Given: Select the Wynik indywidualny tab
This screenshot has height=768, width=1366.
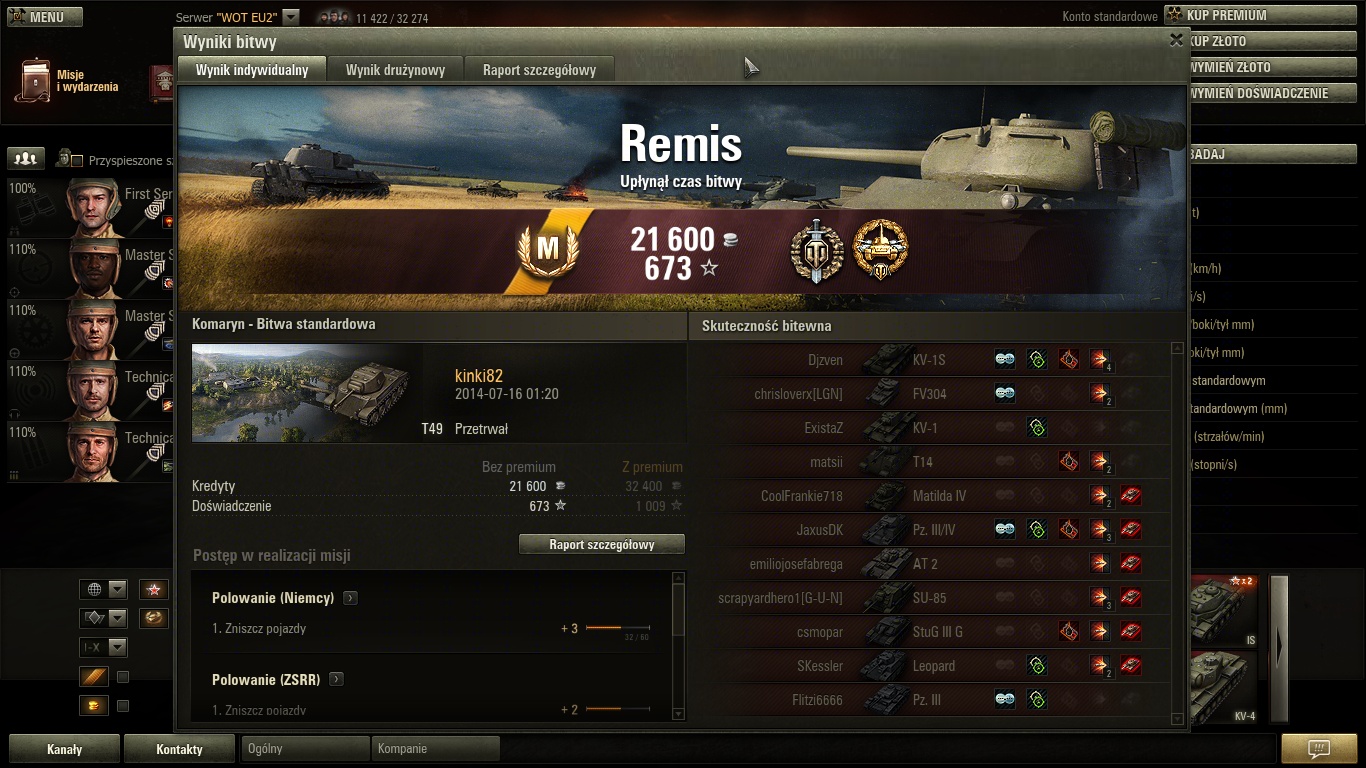Looking at the screenshot, I should click(252, 70).
